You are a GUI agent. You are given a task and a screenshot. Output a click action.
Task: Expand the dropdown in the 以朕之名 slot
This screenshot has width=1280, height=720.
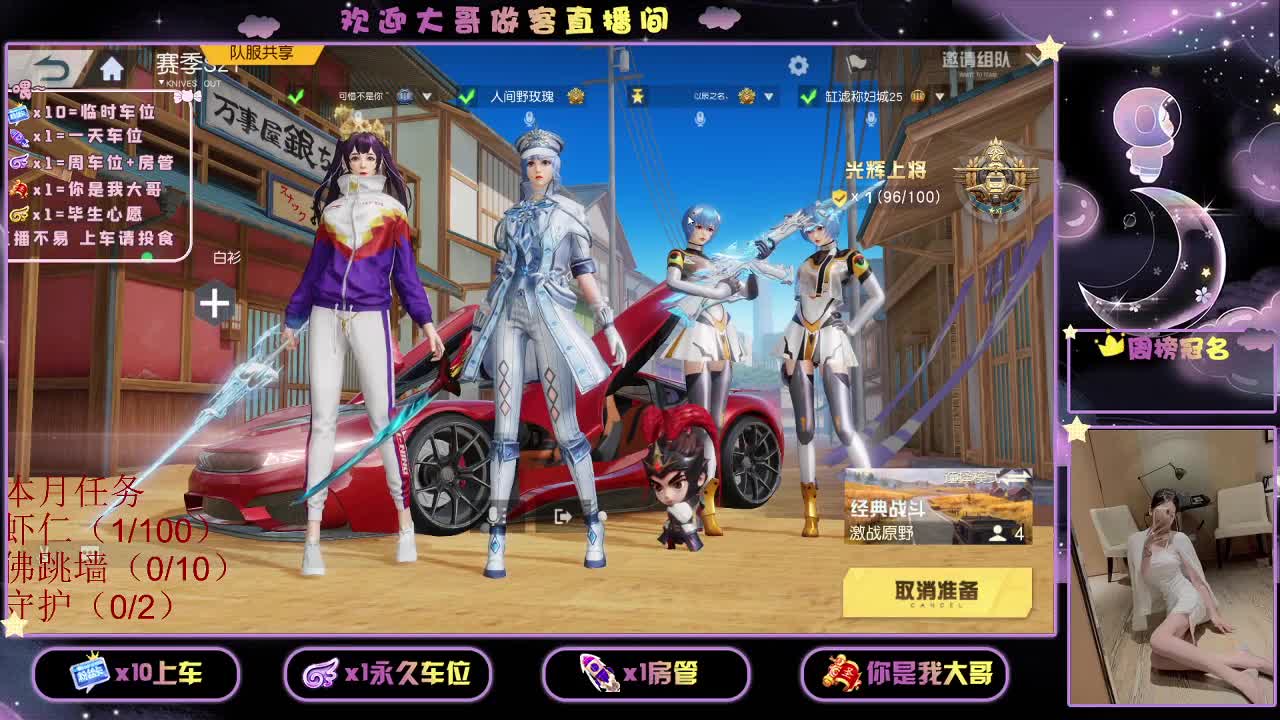[768, 97]
